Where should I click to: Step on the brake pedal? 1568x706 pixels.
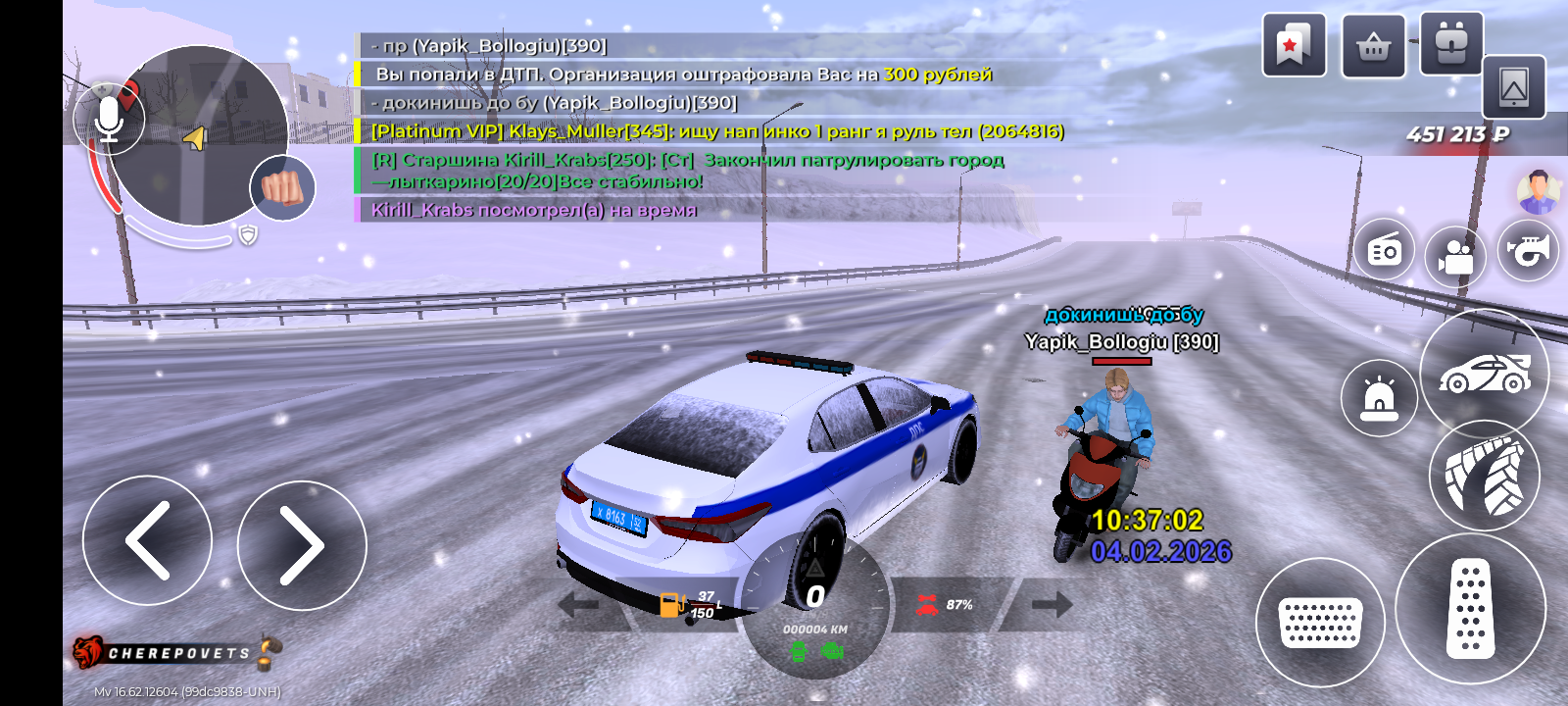tap(1319, 623)
